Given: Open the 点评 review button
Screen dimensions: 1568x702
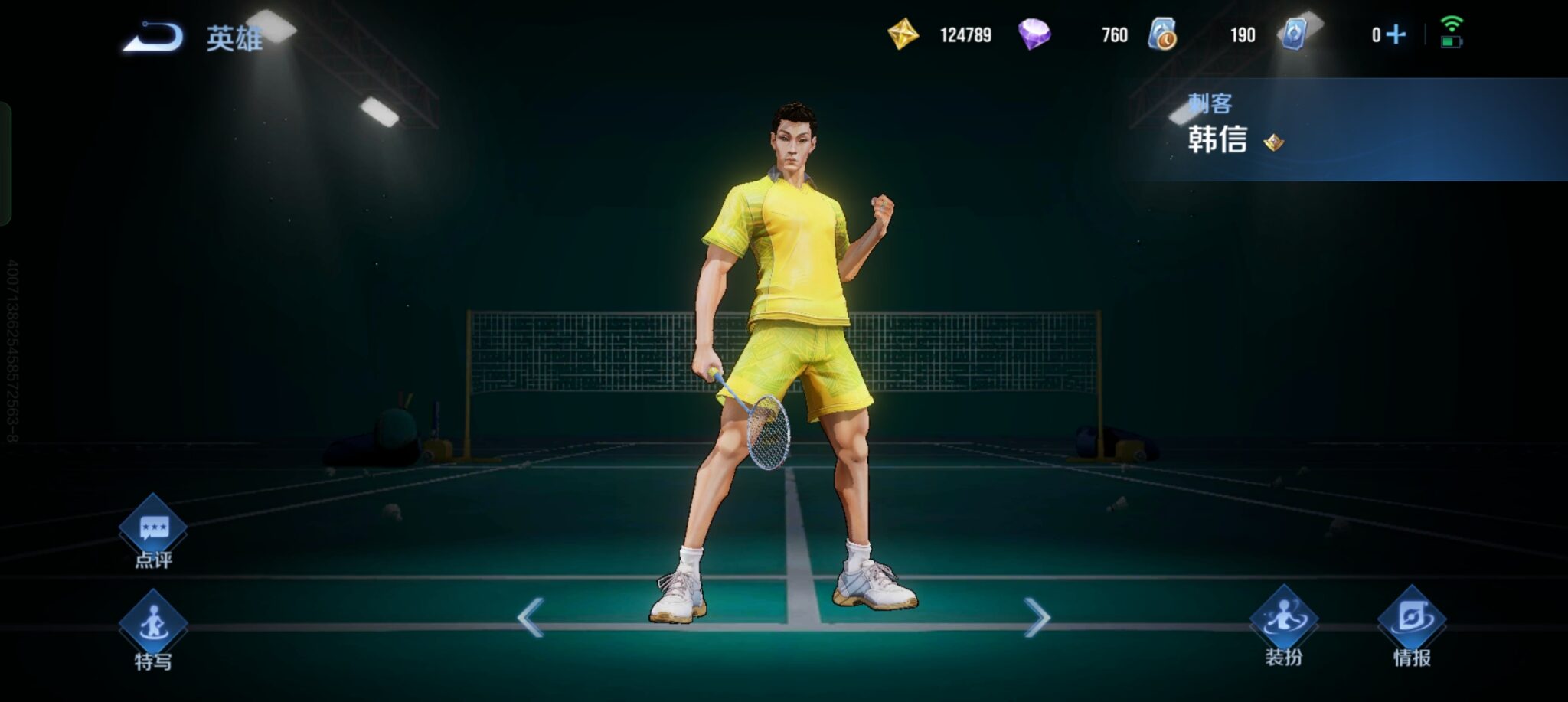Looking at the screenshot, I should coord(153,530).
